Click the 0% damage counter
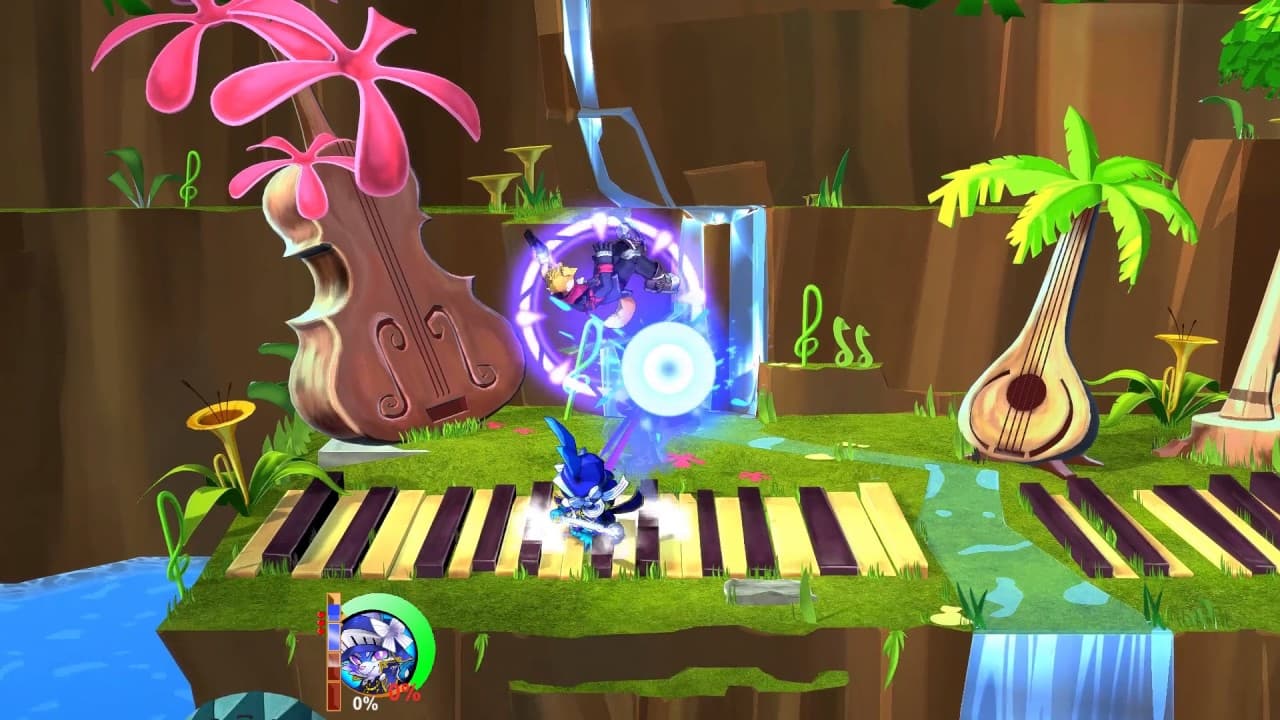 (364, 702)
